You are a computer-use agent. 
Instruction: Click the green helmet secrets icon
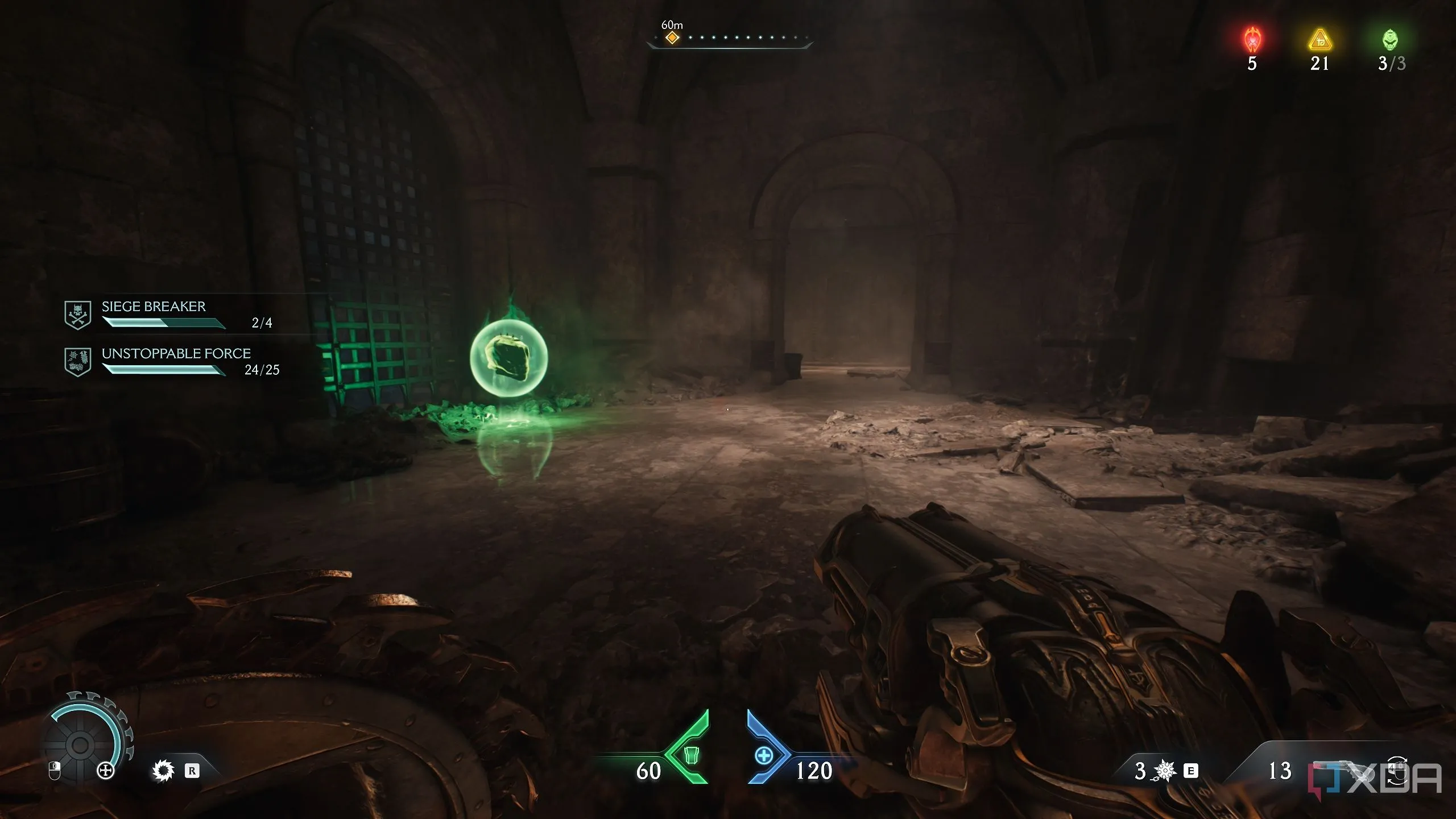point(1390,40)
